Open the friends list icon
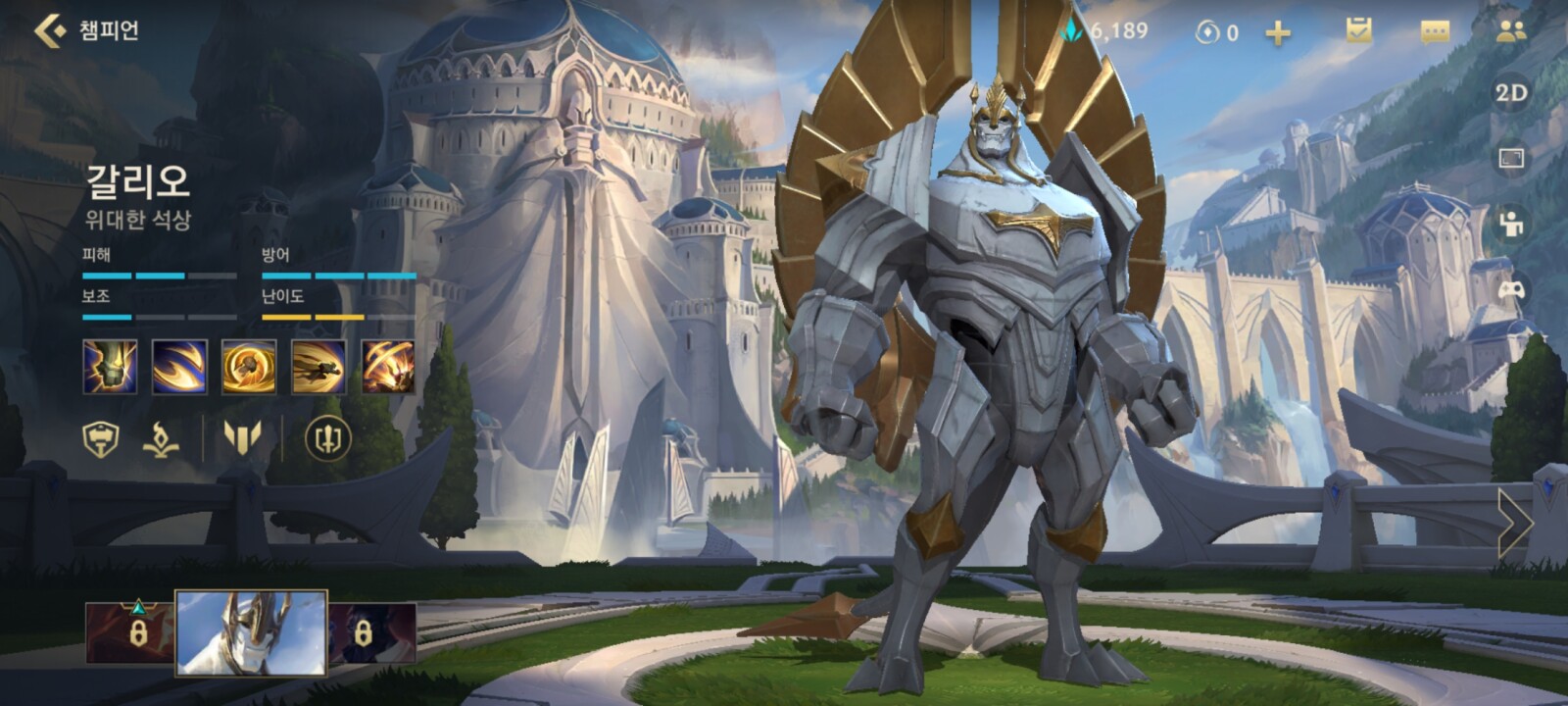This screenshot has height=706, width=1568. click(1511, 31)
